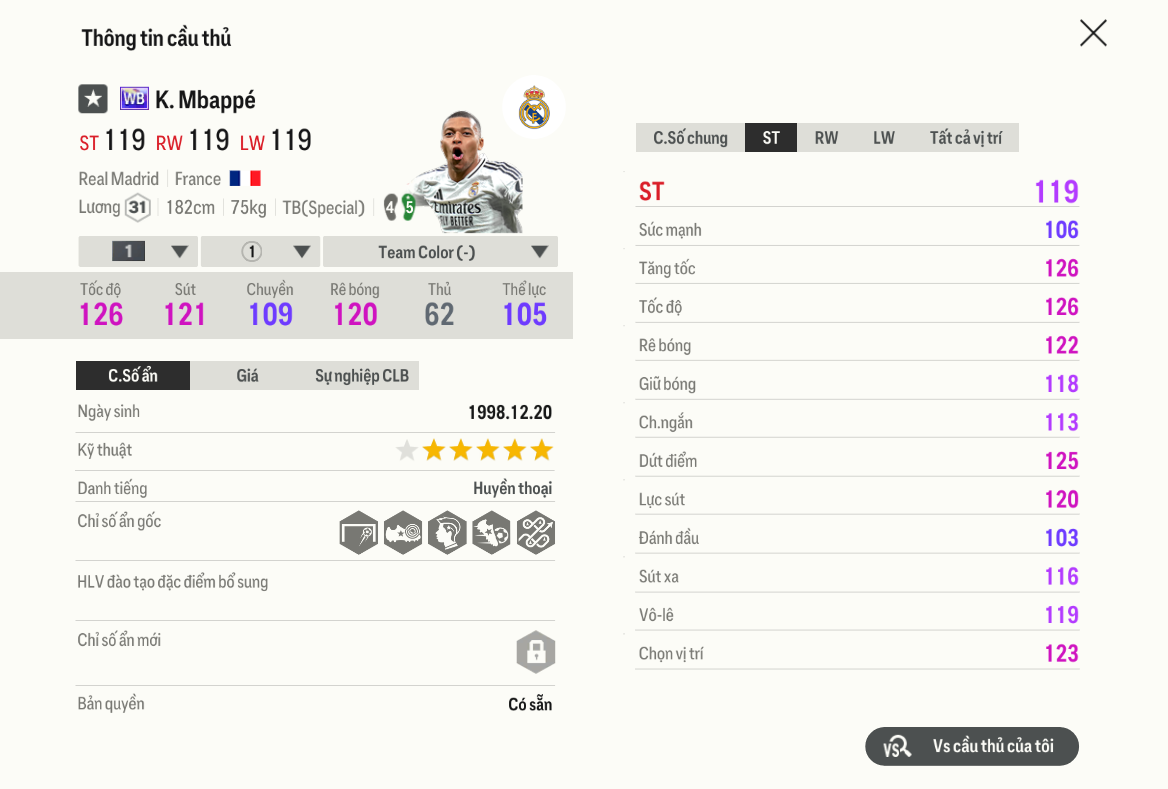Screen dimensions: 1168x789
Task: Show the RW position stats
Action: click(x=826, y=138)
